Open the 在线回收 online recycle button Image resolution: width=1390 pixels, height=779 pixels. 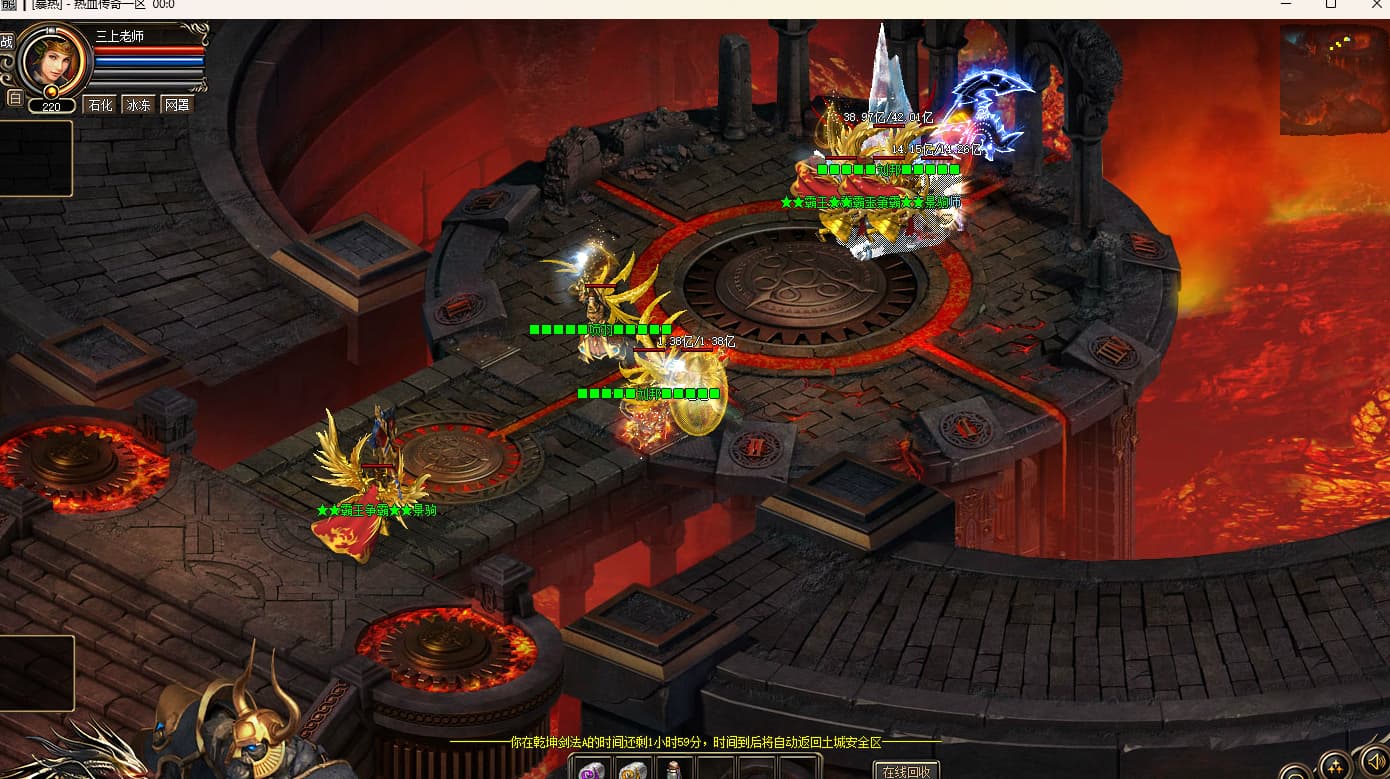point(906,771)
